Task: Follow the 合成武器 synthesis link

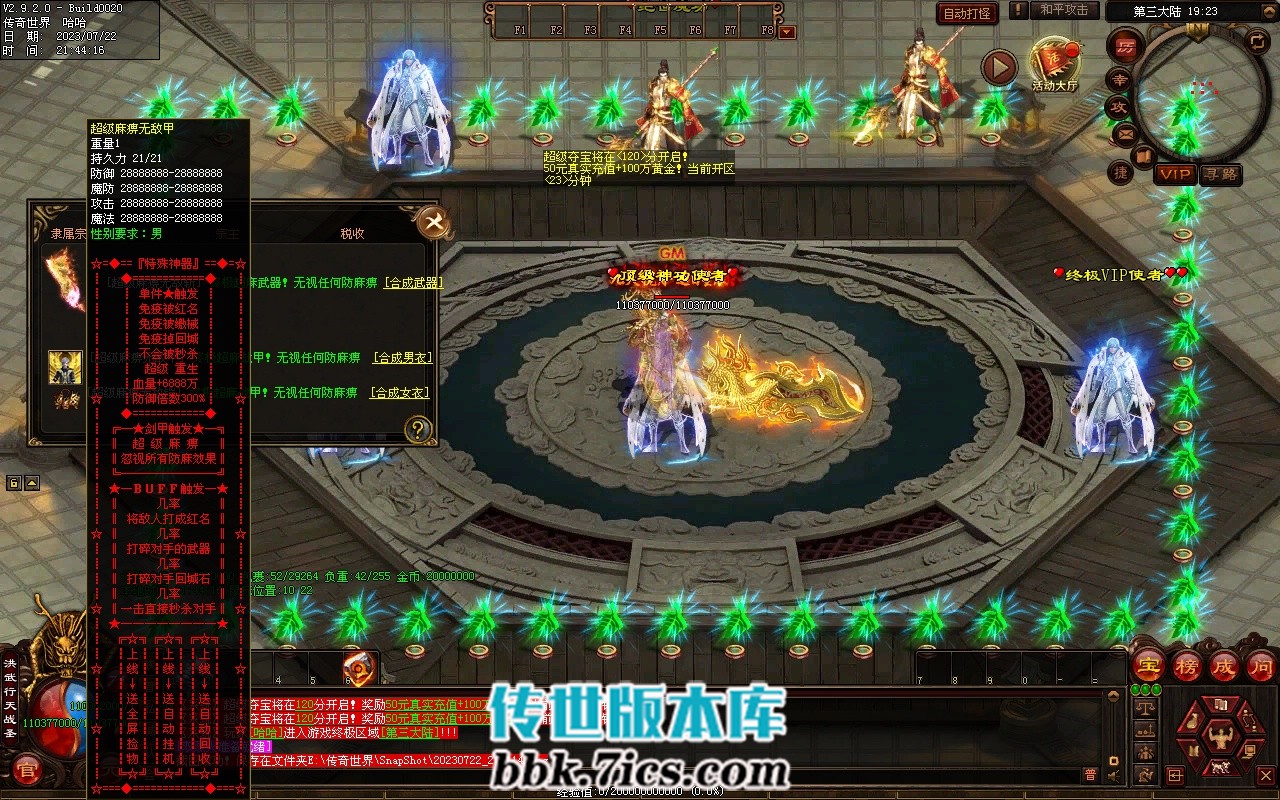Action: (x=412, y=283)
